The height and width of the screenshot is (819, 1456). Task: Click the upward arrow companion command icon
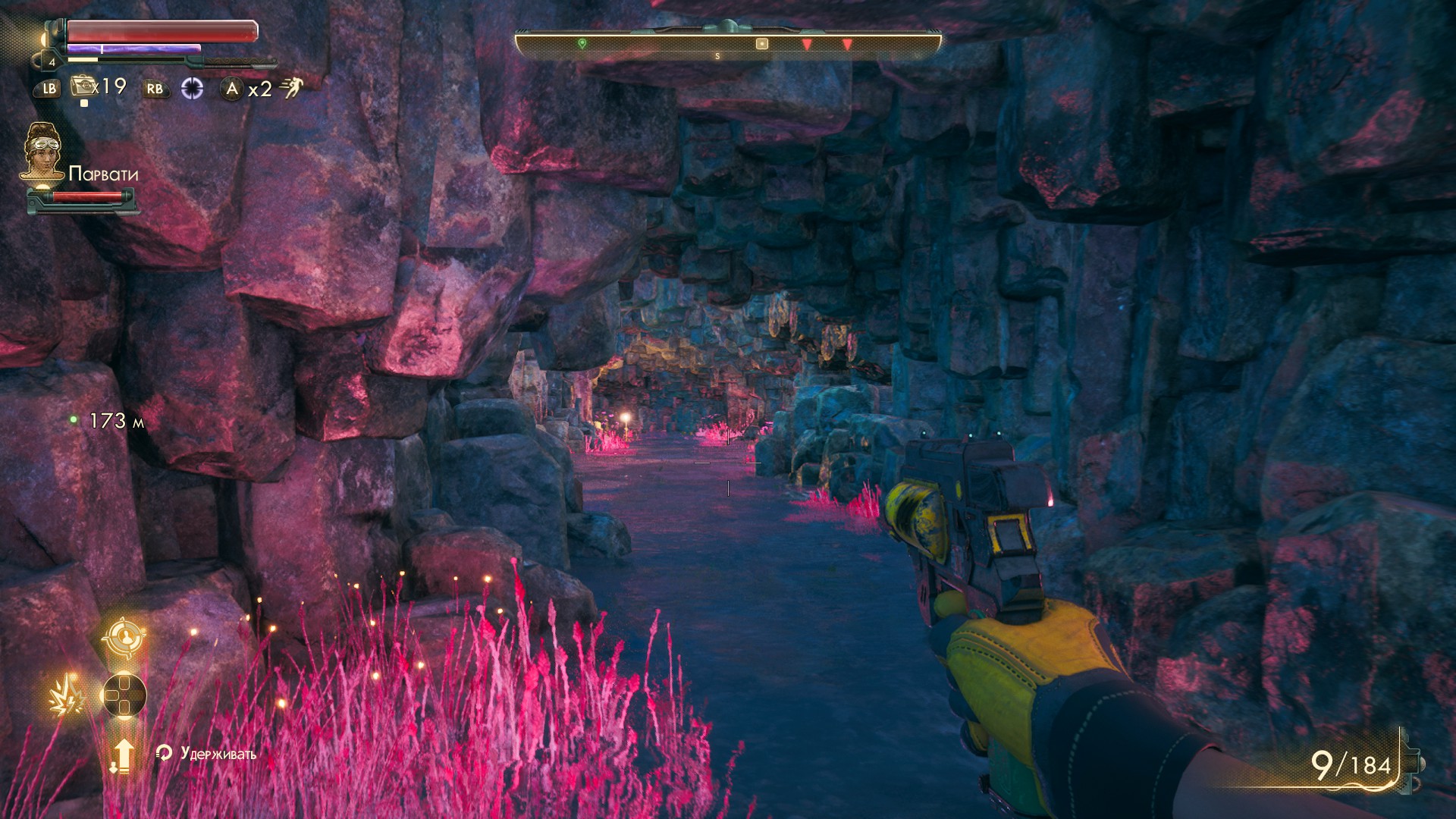122,755
